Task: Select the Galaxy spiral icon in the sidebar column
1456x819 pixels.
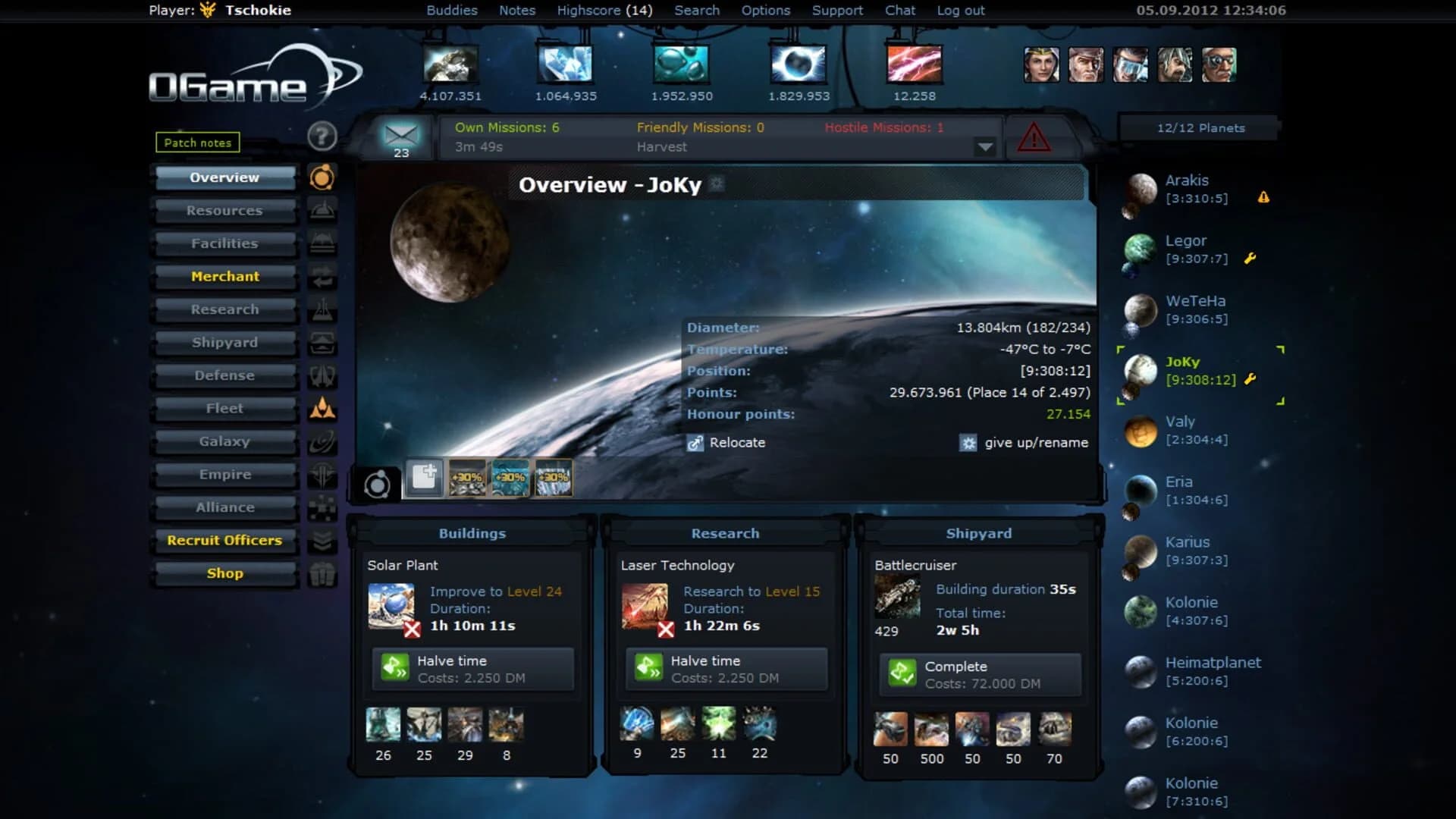Action: pyautogui.click(x=322, y=441)
